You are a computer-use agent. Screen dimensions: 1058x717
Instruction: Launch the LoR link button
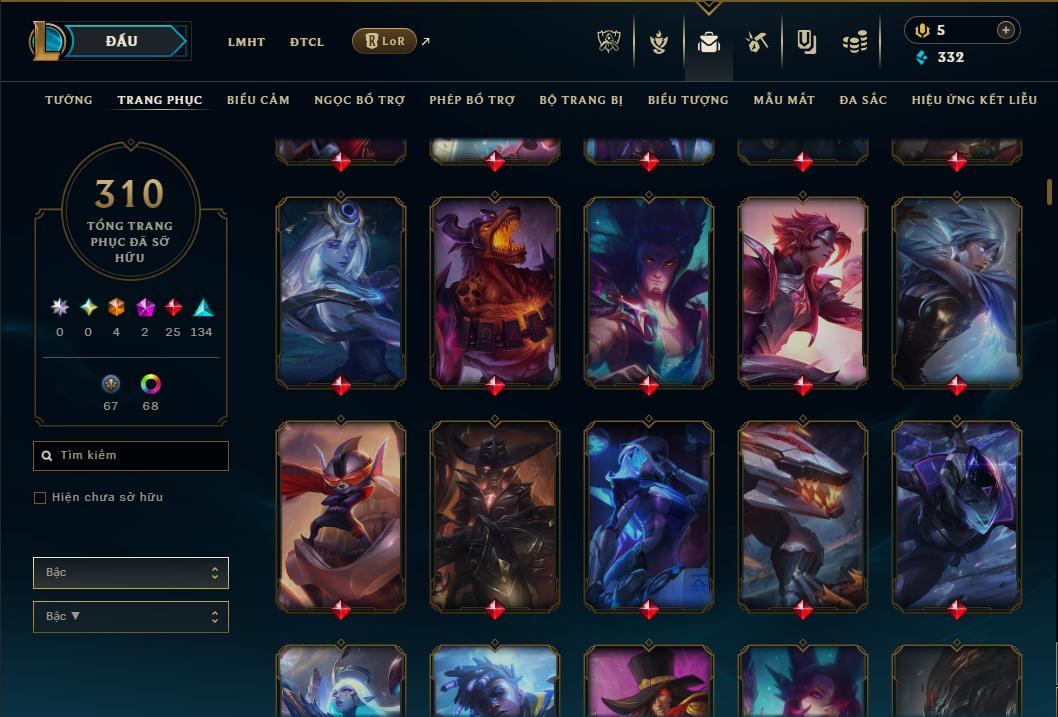click(x=385, y=41)
